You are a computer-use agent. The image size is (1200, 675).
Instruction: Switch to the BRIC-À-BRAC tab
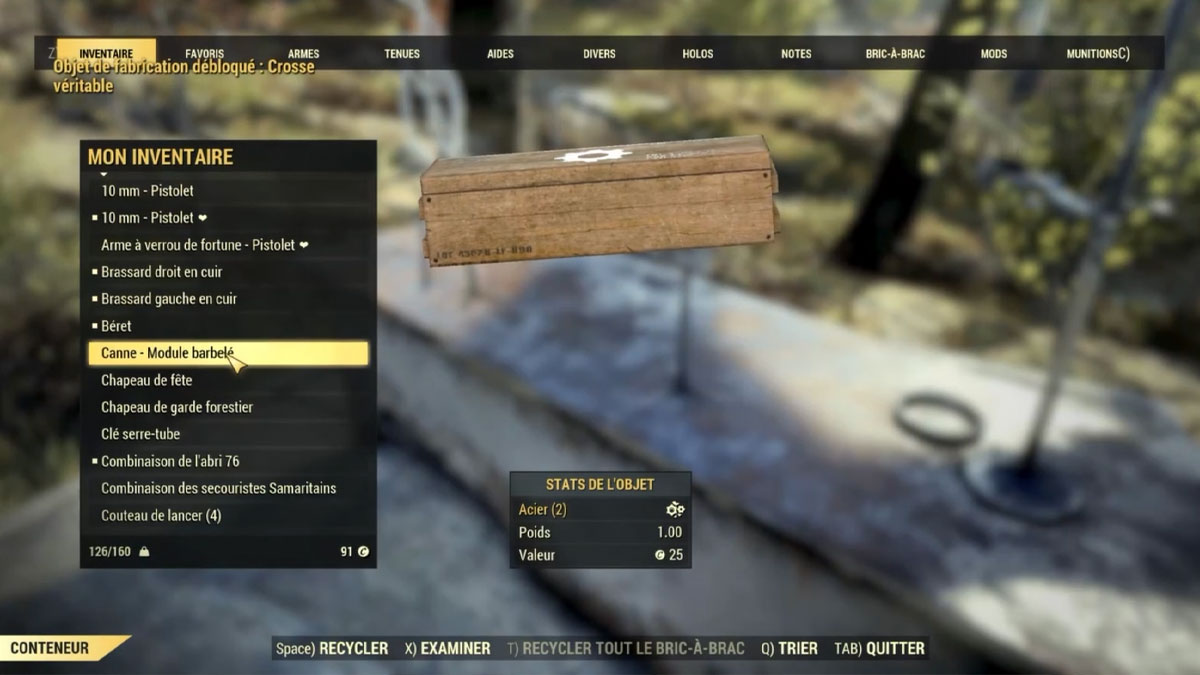895,54
